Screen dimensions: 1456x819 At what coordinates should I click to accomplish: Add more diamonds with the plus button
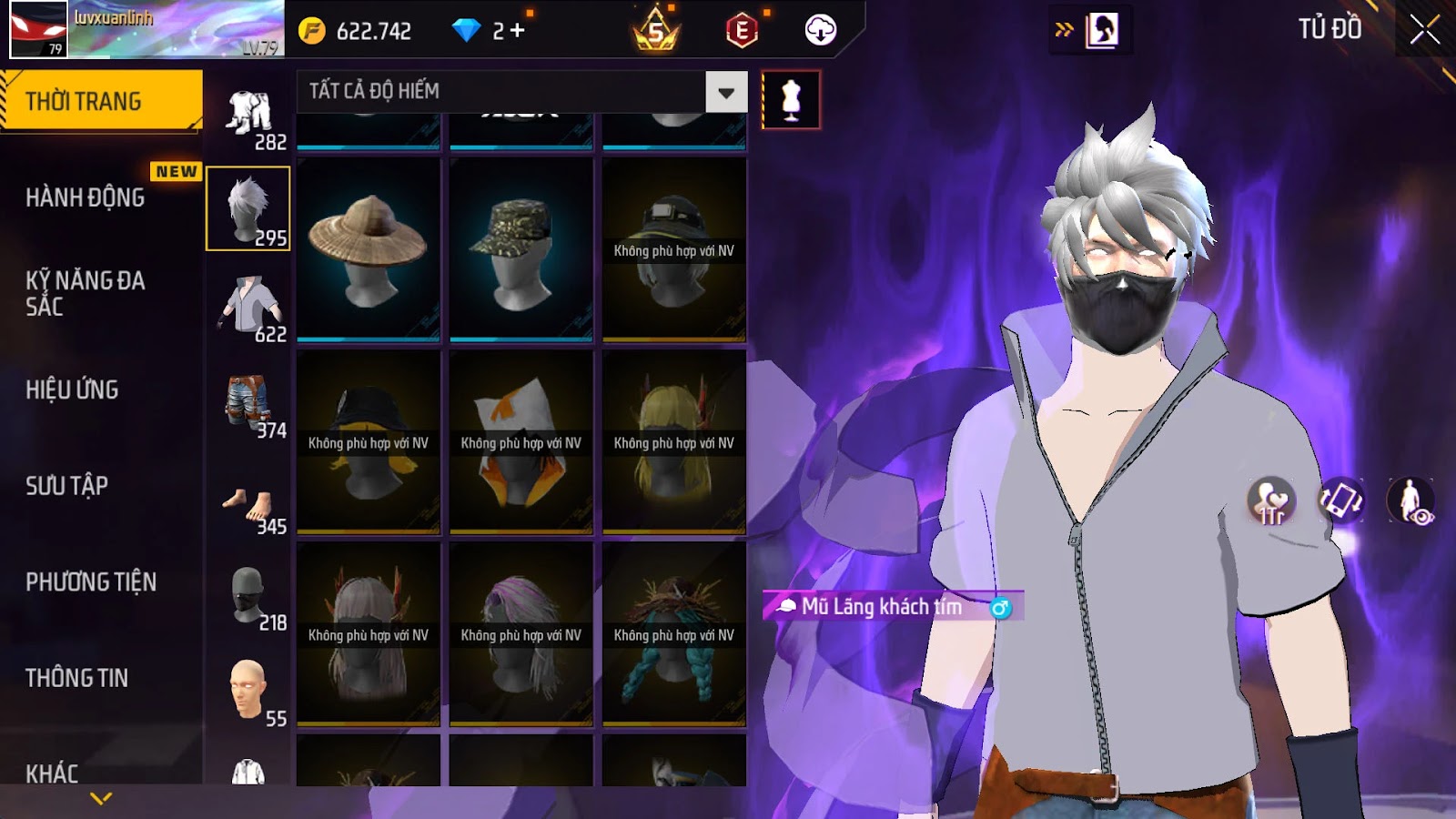pos(518,31)
